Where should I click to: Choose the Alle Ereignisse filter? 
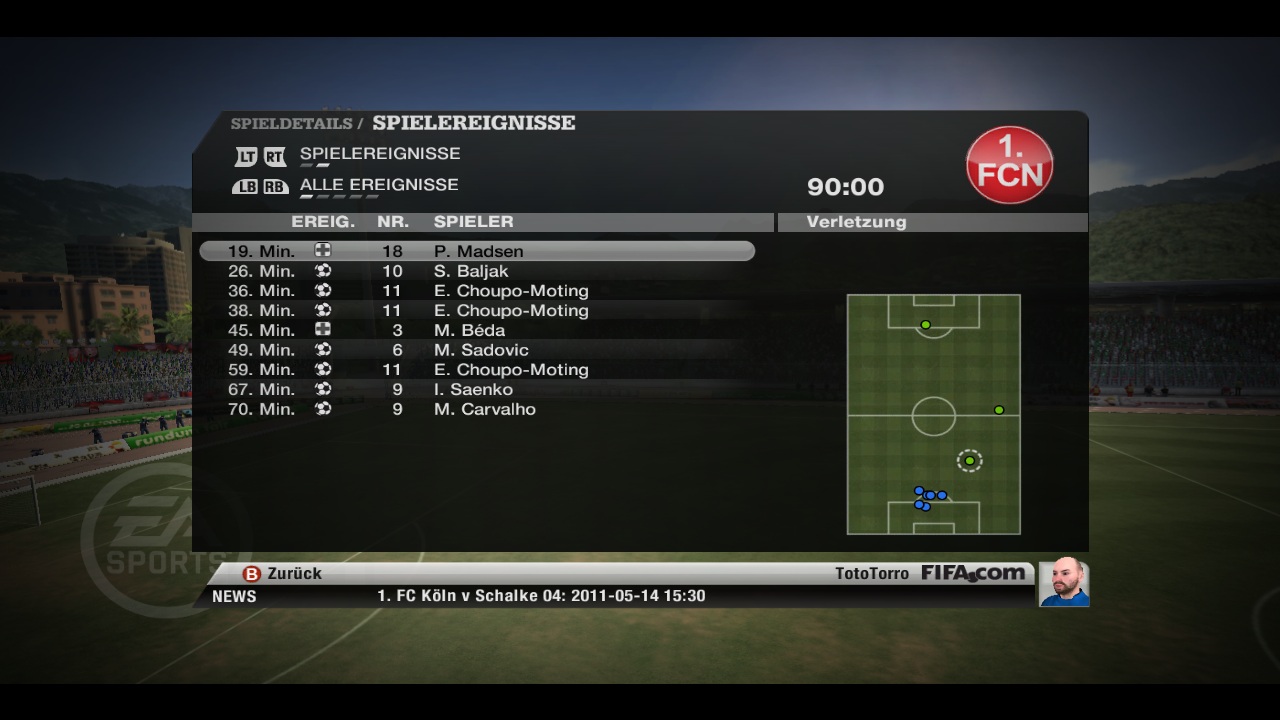coord(378,185)
